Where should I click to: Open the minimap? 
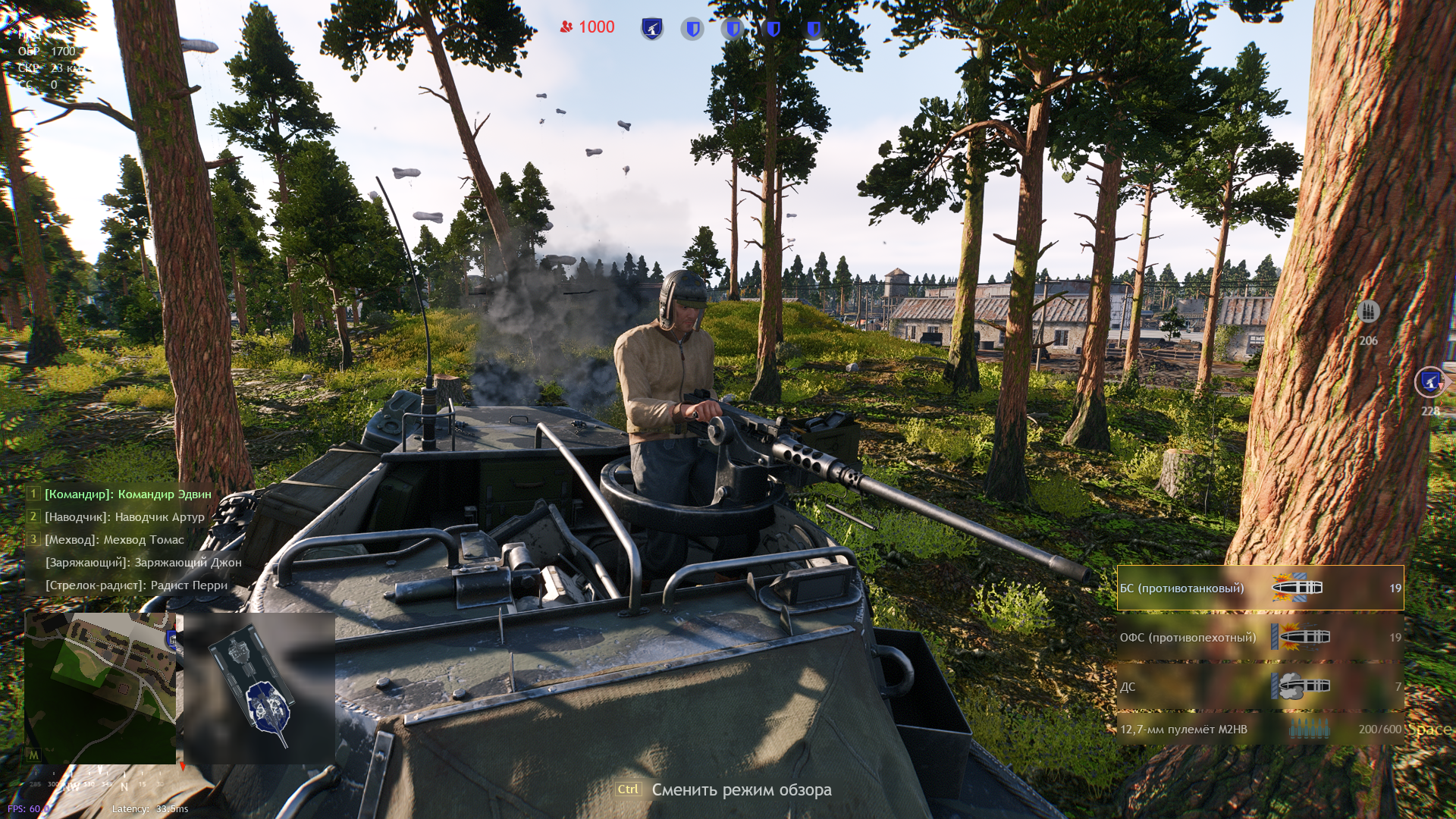click(x=100, y=687)
